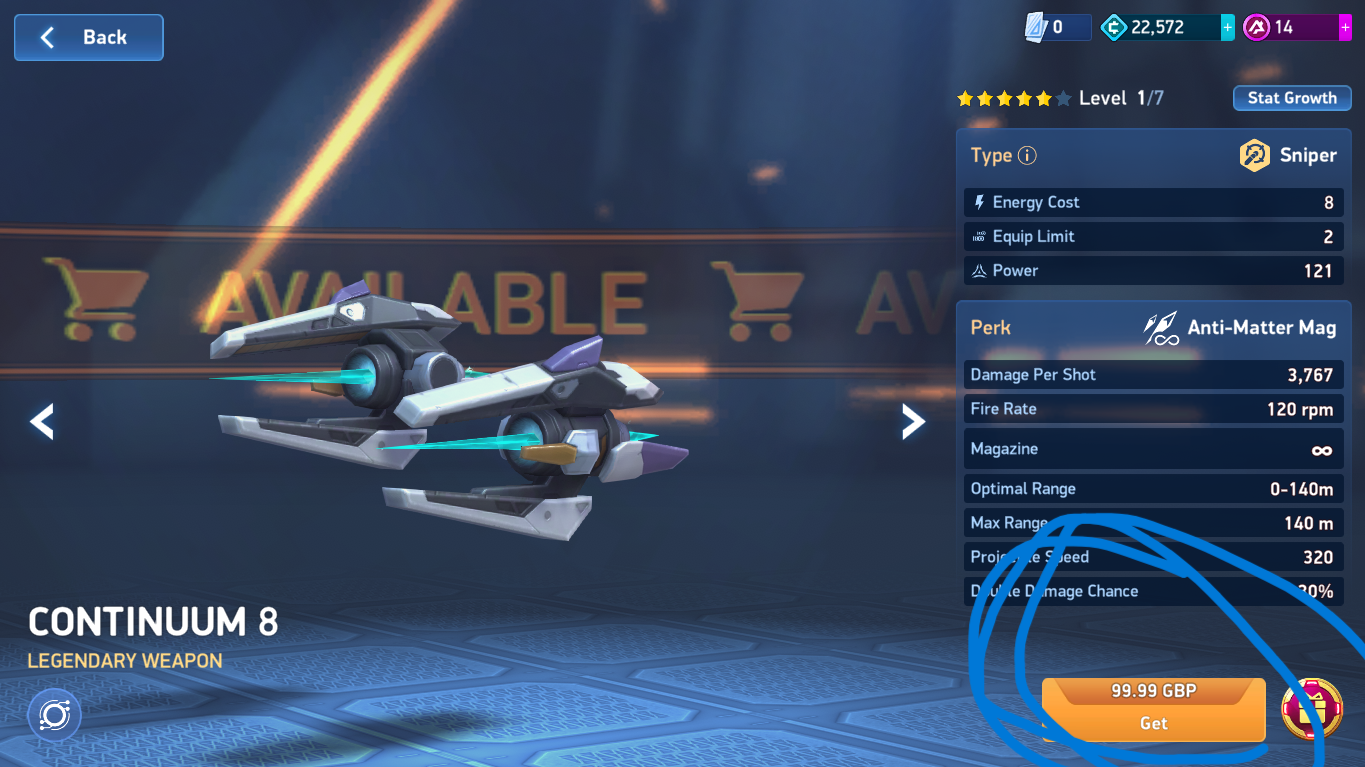
Task: Go back using the Back button
Action: coord(88,38)
